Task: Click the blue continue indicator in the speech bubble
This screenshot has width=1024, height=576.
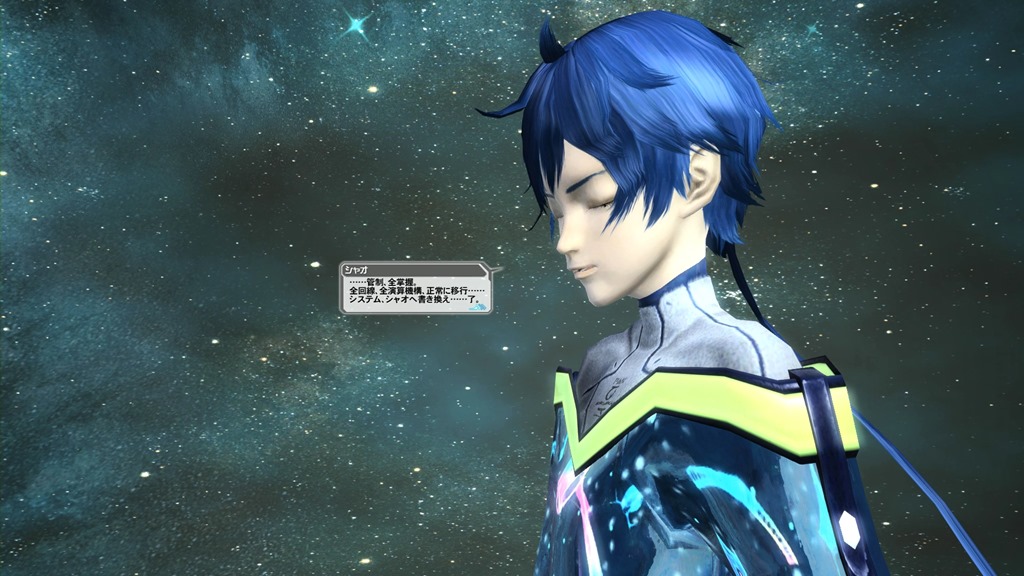Action: [479, 307]
